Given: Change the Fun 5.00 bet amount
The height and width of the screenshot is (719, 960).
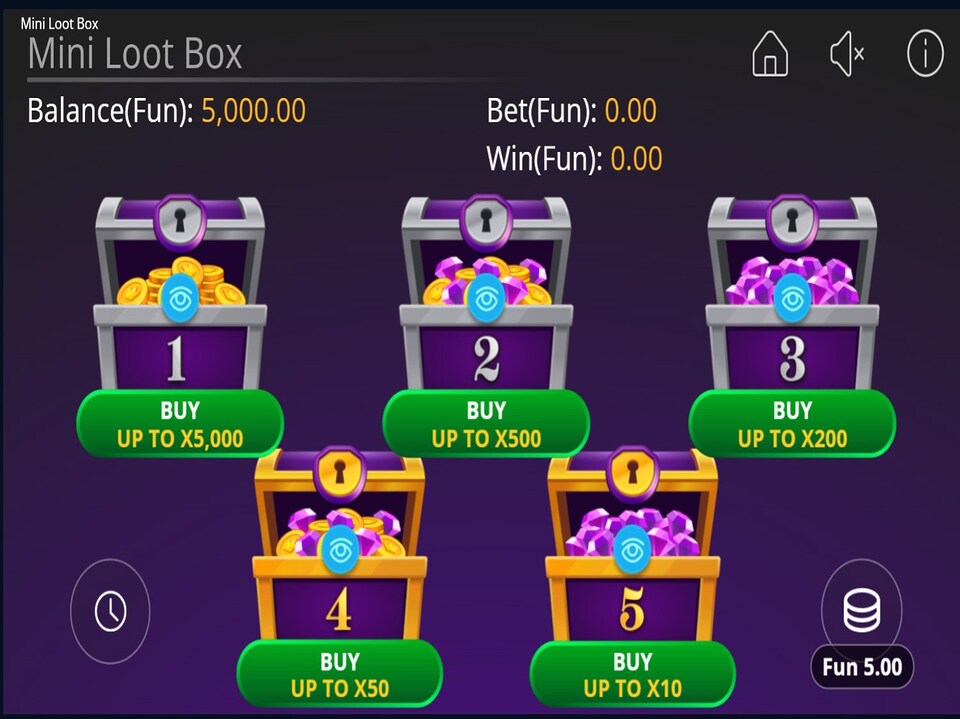Looking at the screenshot, I should [x=862, y=667].
